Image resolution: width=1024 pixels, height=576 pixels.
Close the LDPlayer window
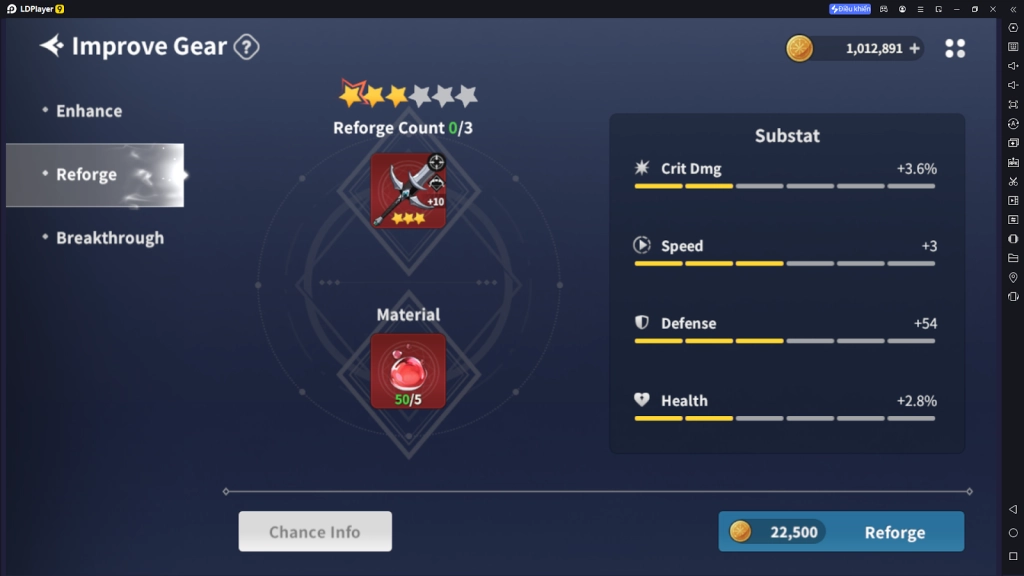993,9
